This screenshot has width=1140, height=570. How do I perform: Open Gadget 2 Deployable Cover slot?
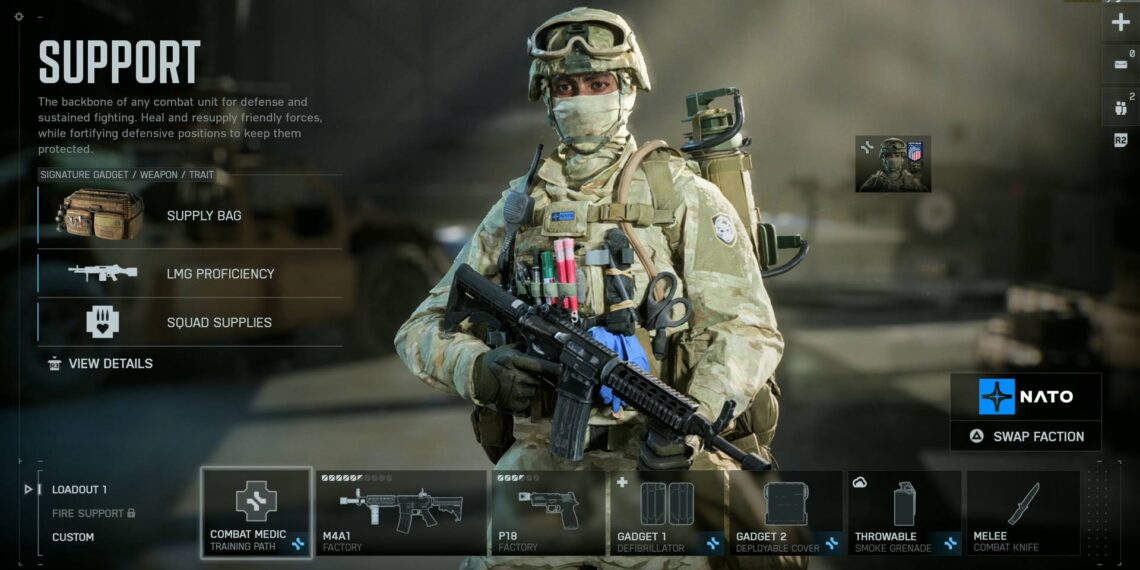[785, 512]
